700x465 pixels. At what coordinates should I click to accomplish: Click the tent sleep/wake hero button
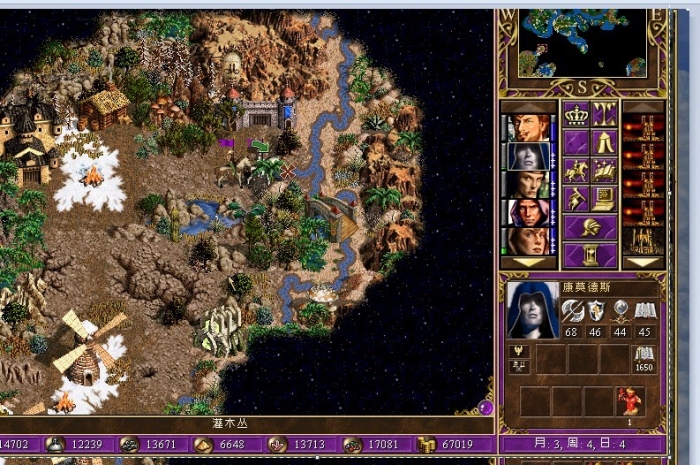pyautogui.click(x=603, y=142)
